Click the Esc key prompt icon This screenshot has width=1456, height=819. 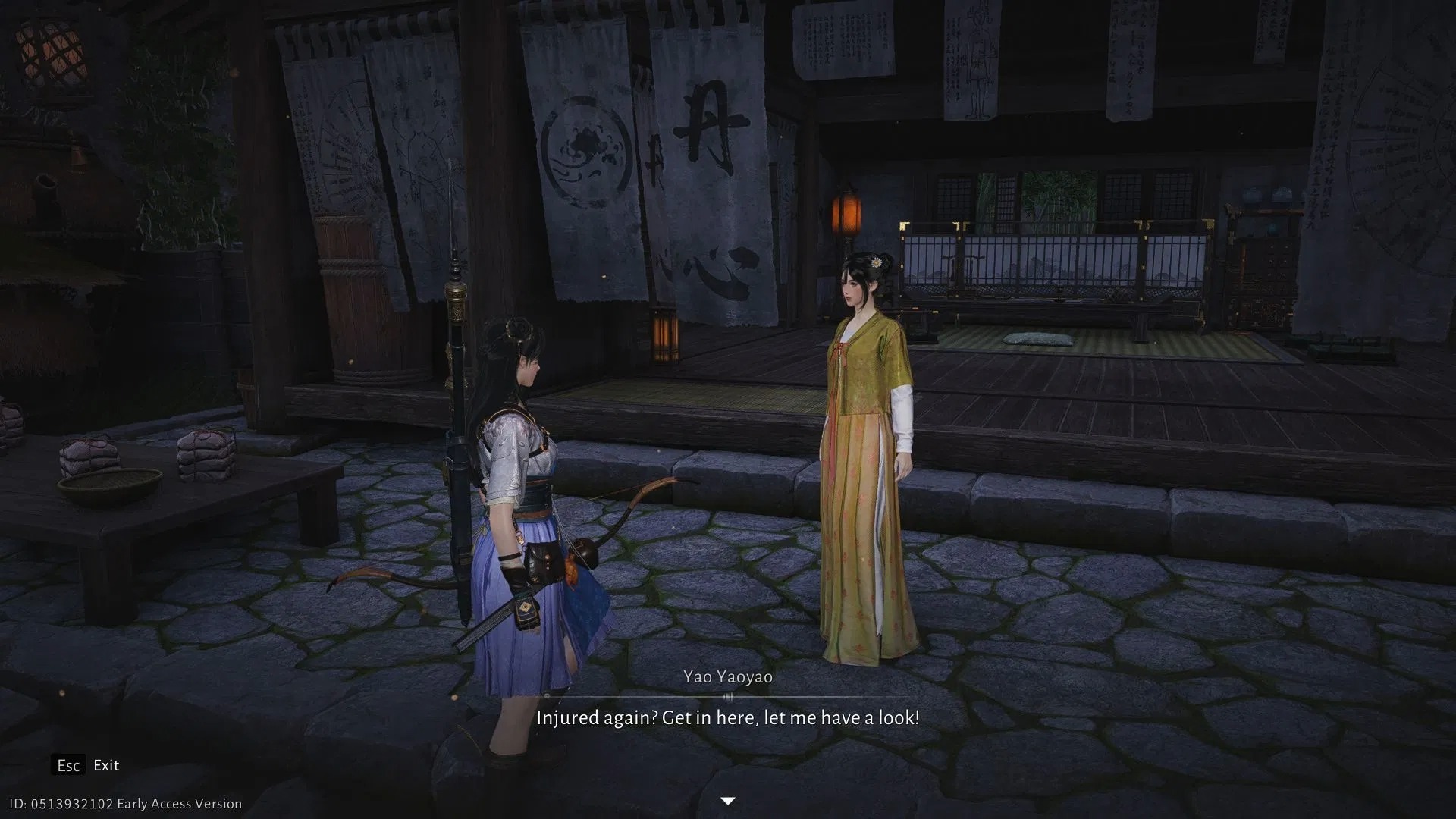pyautogui.click(x=69, y=765)
